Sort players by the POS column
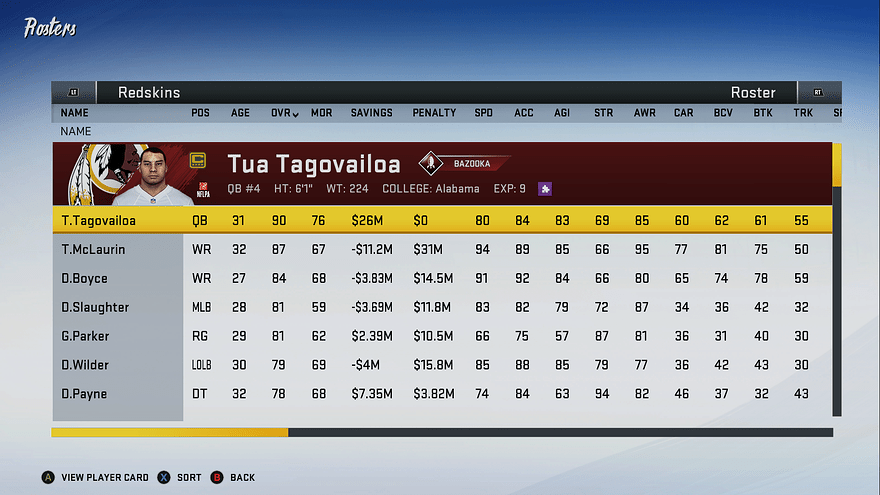880x495 pixels. coord(200,113)
